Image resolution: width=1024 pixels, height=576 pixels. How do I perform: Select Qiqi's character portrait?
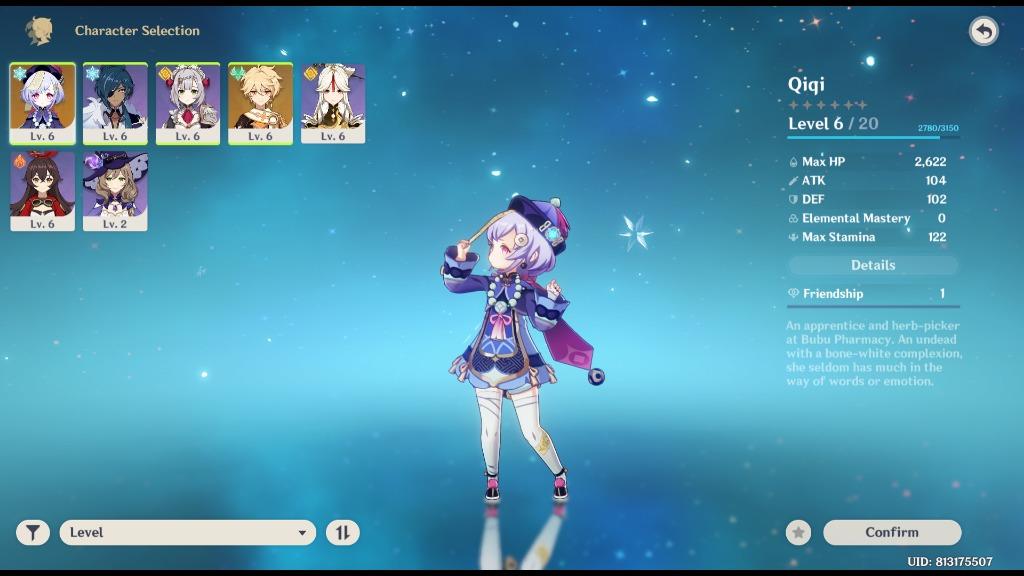(42, 103)
